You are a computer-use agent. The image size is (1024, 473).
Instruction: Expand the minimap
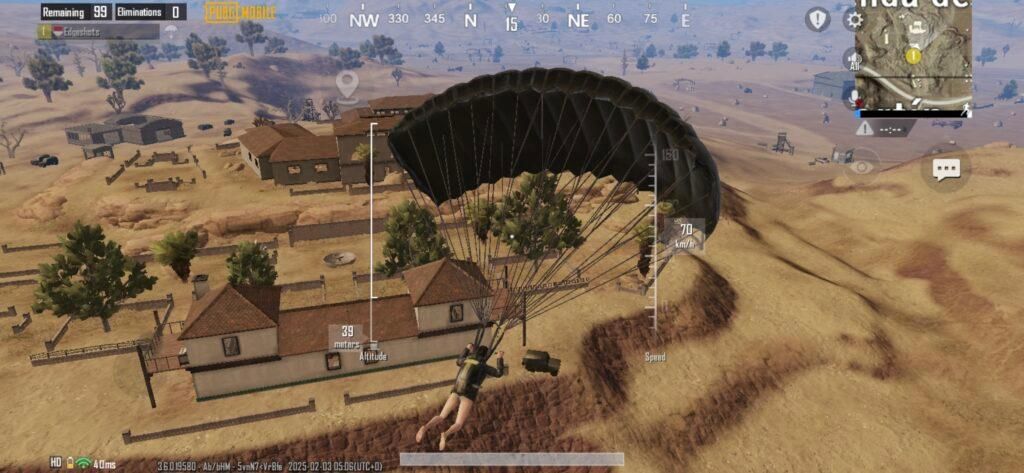tap(913, 54)
